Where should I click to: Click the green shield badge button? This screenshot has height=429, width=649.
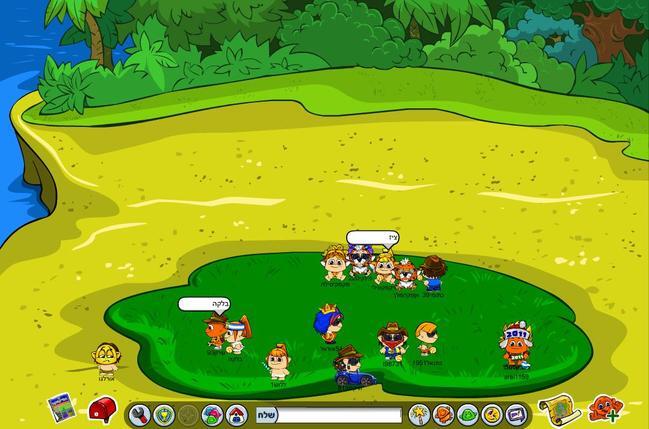tap(164, 413)
